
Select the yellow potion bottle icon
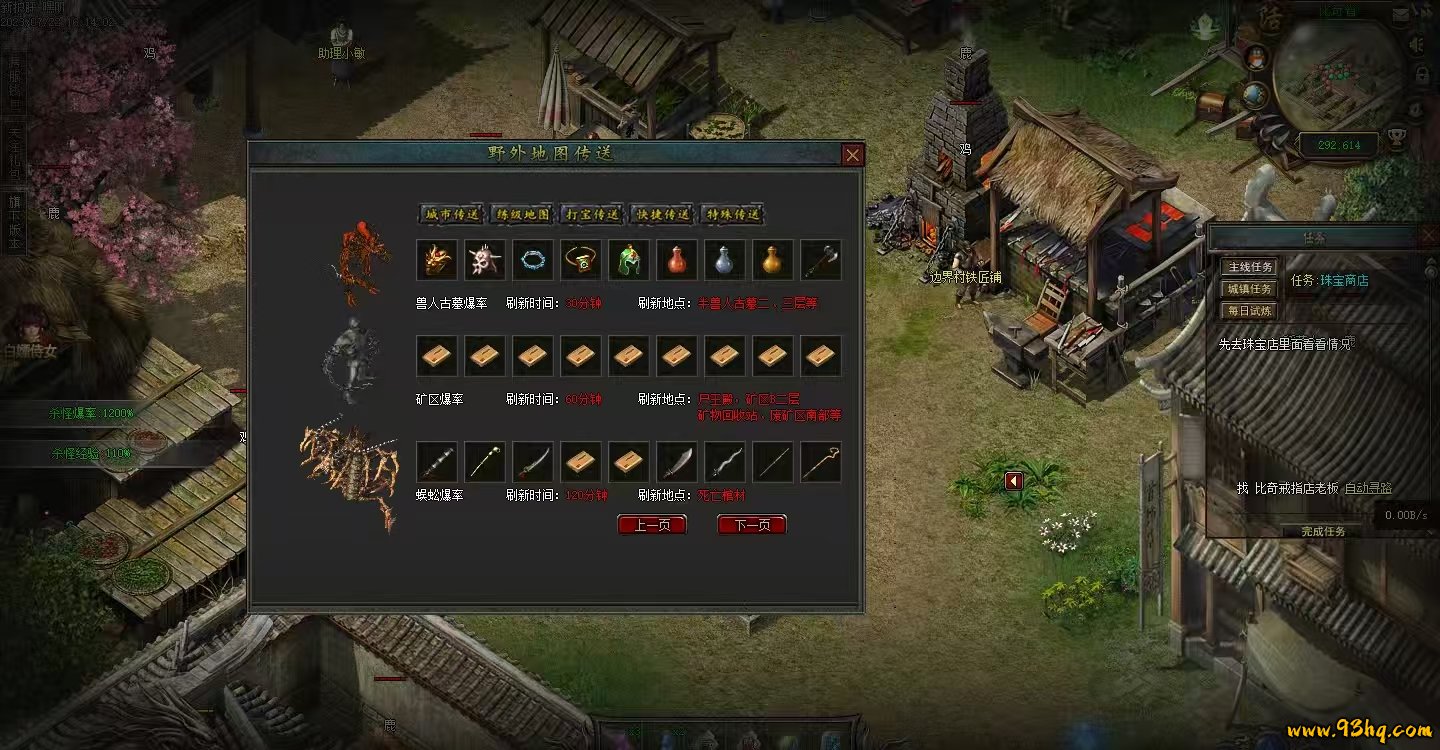pyautogui.click(x=773, y=260)
